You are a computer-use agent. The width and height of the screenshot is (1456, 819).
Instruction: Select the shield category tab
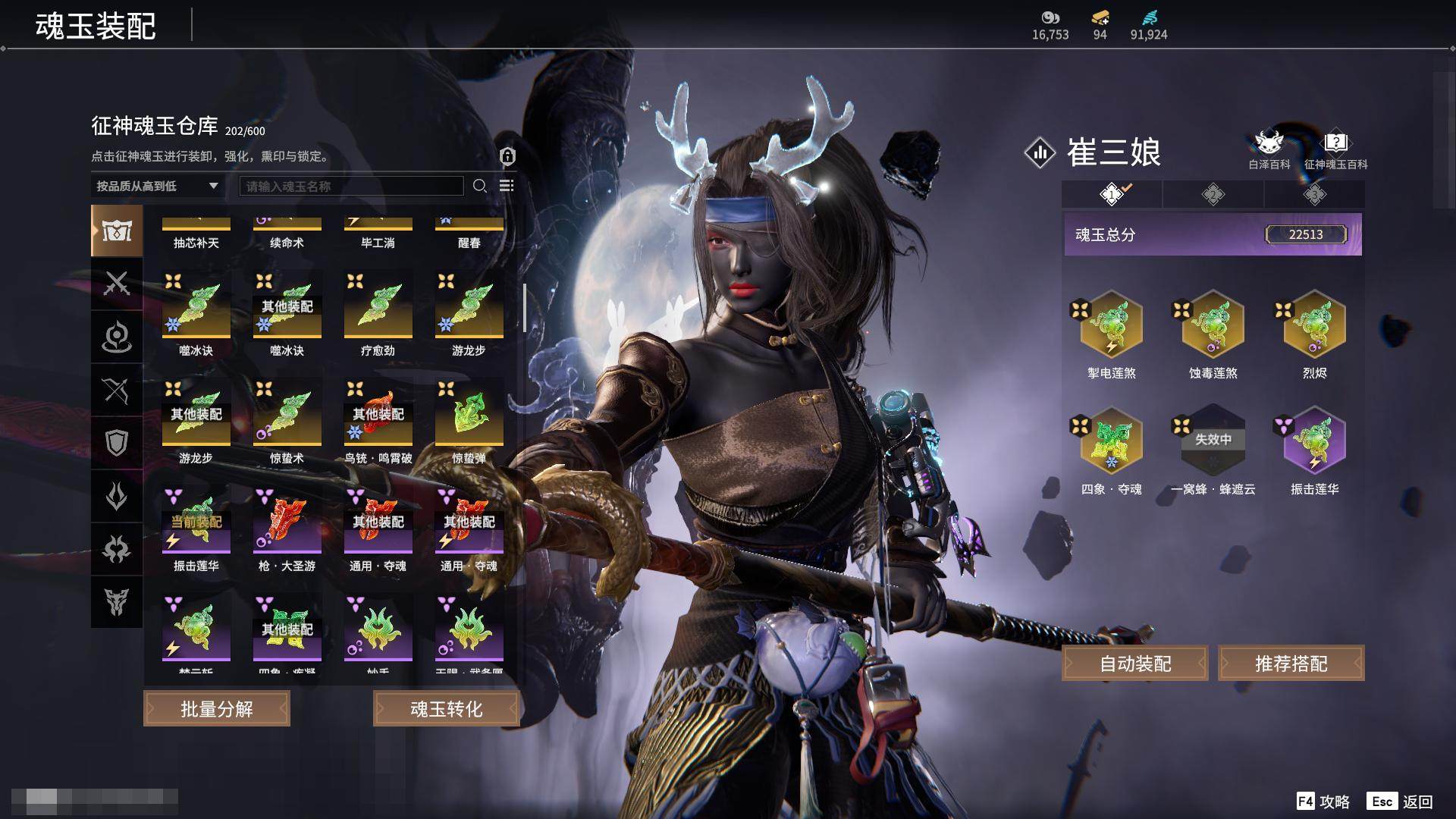click(x=117, y=443)
